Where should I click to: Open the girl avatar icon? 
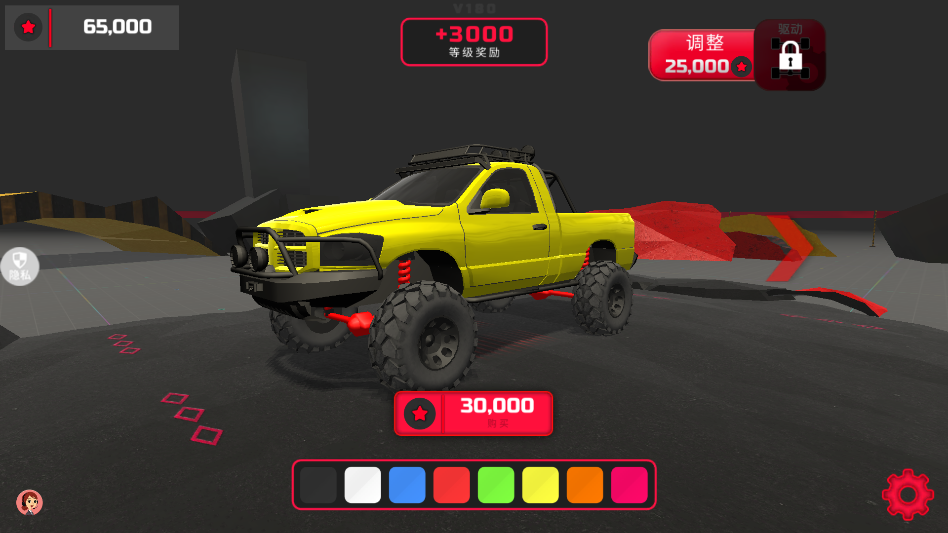point(29,501)
